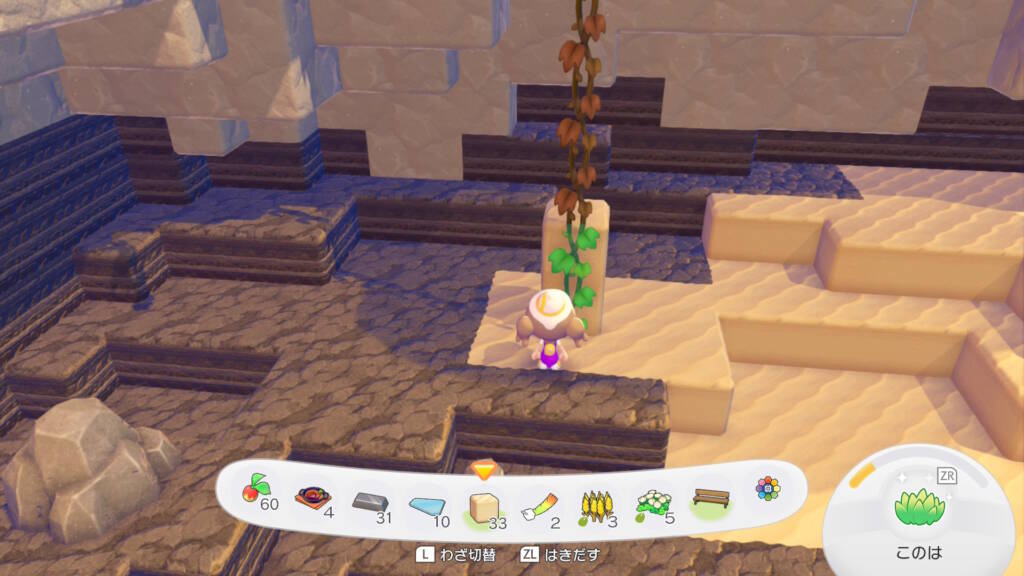Pick the white flowers slot

point(654,503)
